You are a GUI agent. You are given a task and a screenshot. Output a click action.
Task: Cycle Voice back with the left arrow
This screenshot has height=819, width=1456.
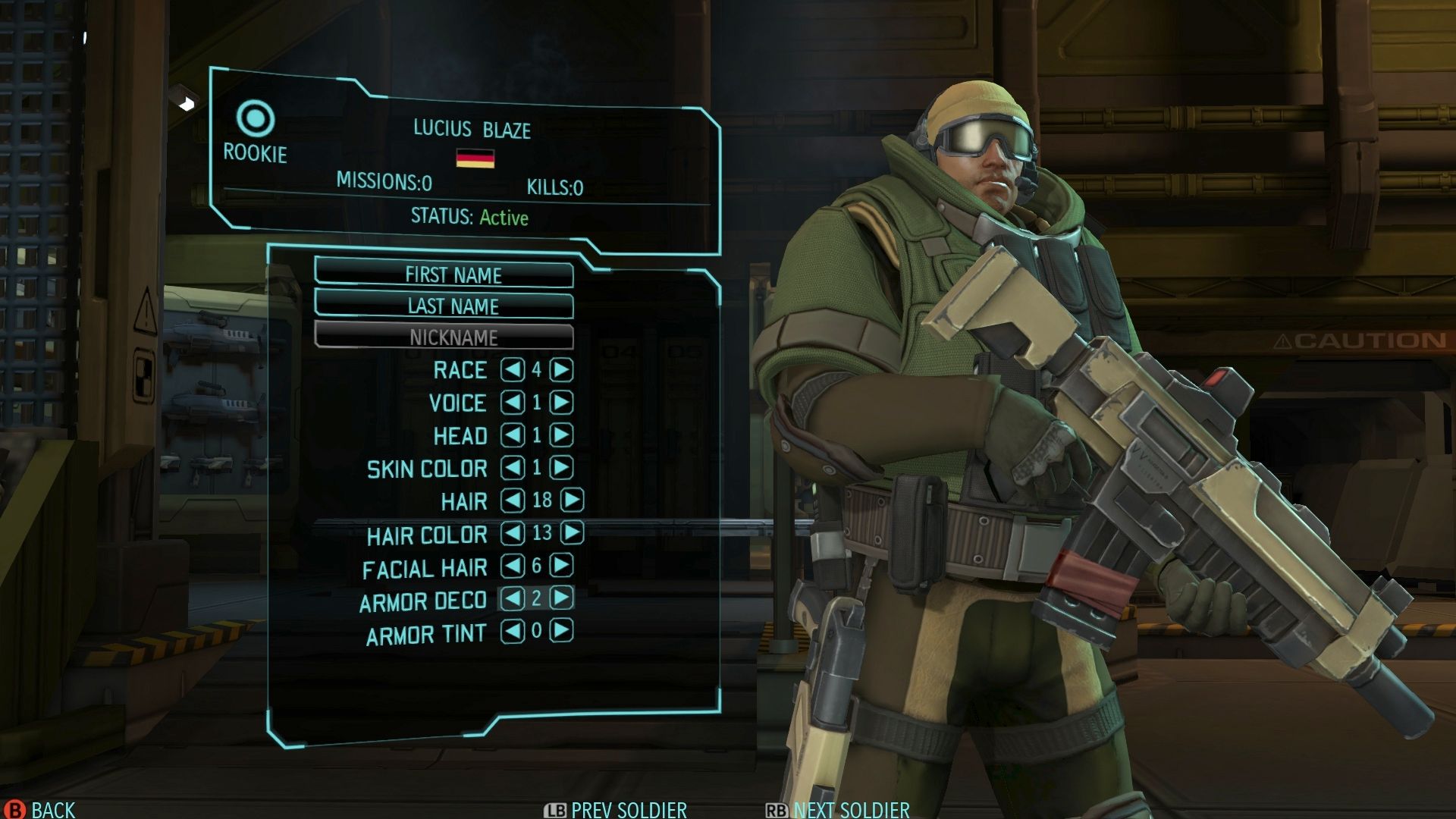point(513,402)
